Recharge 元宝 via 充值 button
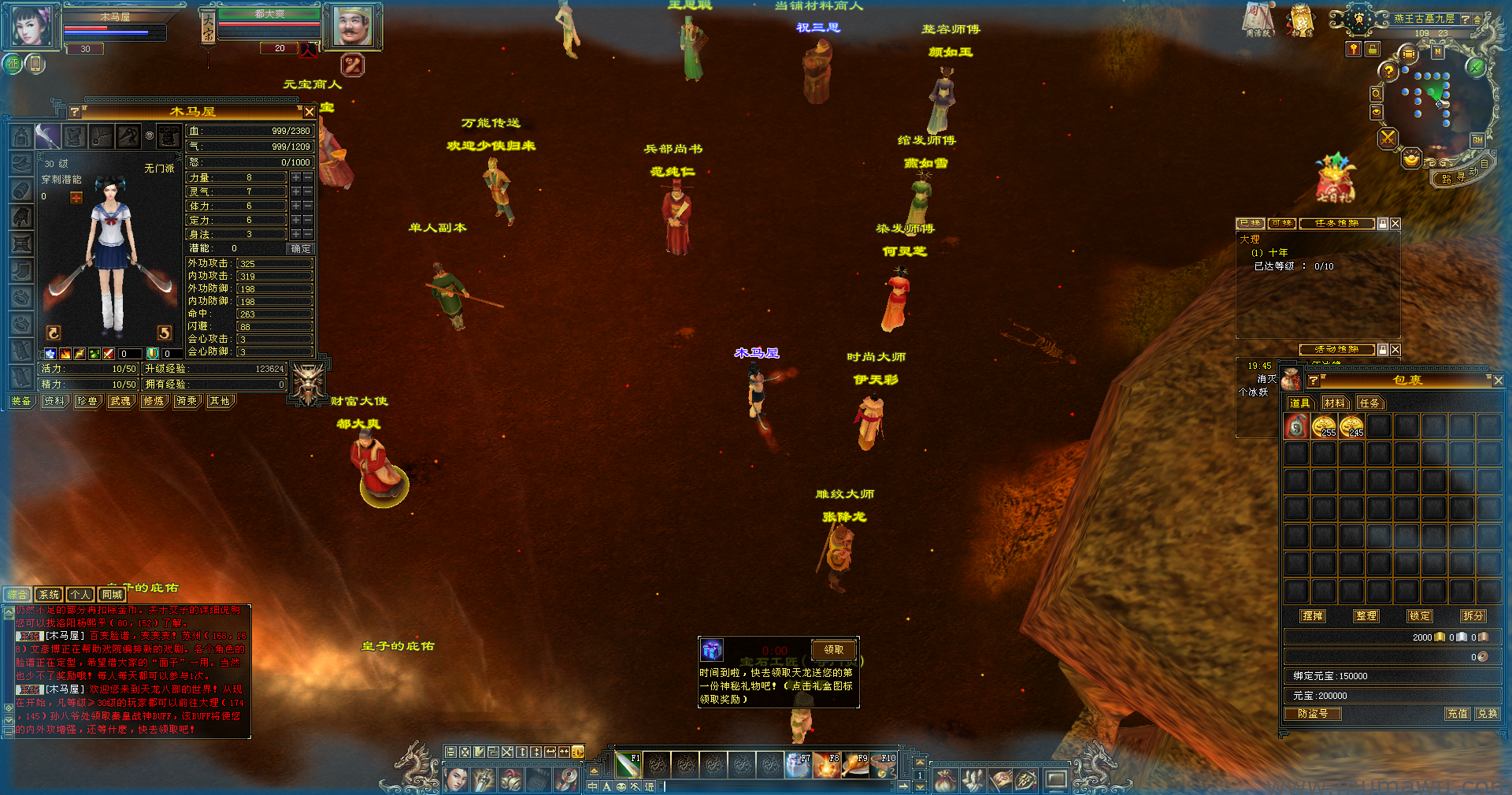1512x795 pixels. (1458, 714)
